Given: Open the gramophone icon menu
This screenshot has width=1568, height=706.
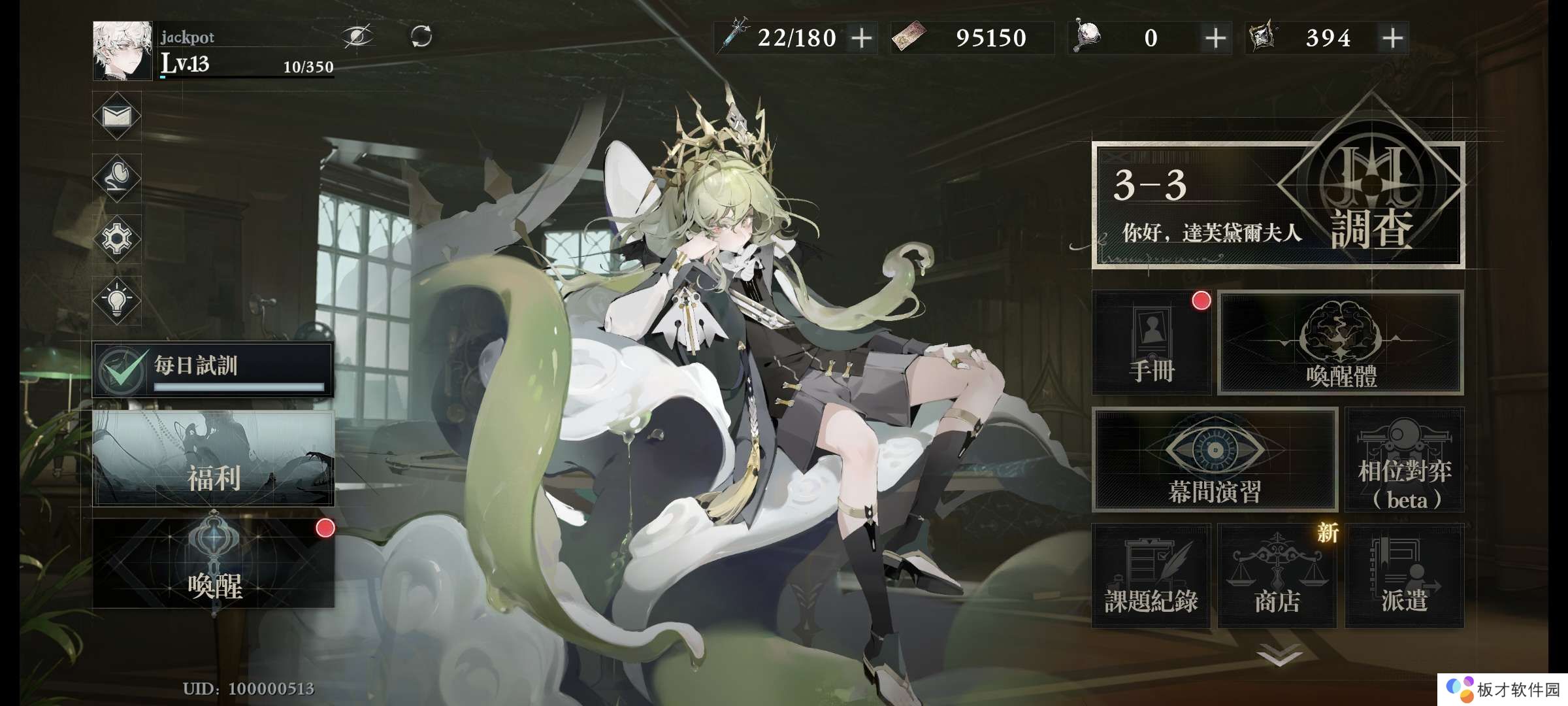Looking at the screenshot, I should point(117,177).
